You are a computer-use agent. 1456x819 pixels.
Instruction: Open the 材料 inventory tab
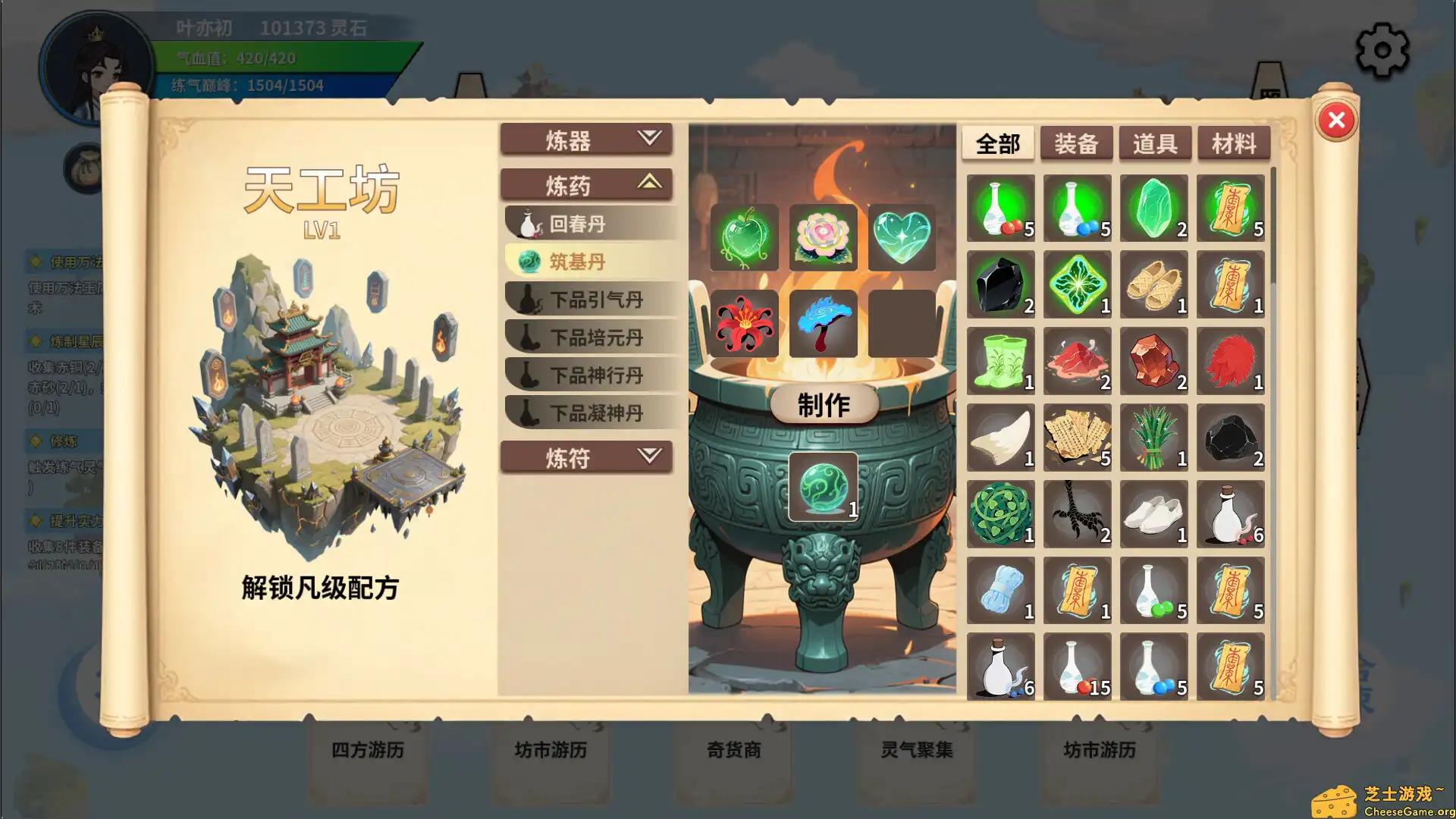[x=1232, y=143]
